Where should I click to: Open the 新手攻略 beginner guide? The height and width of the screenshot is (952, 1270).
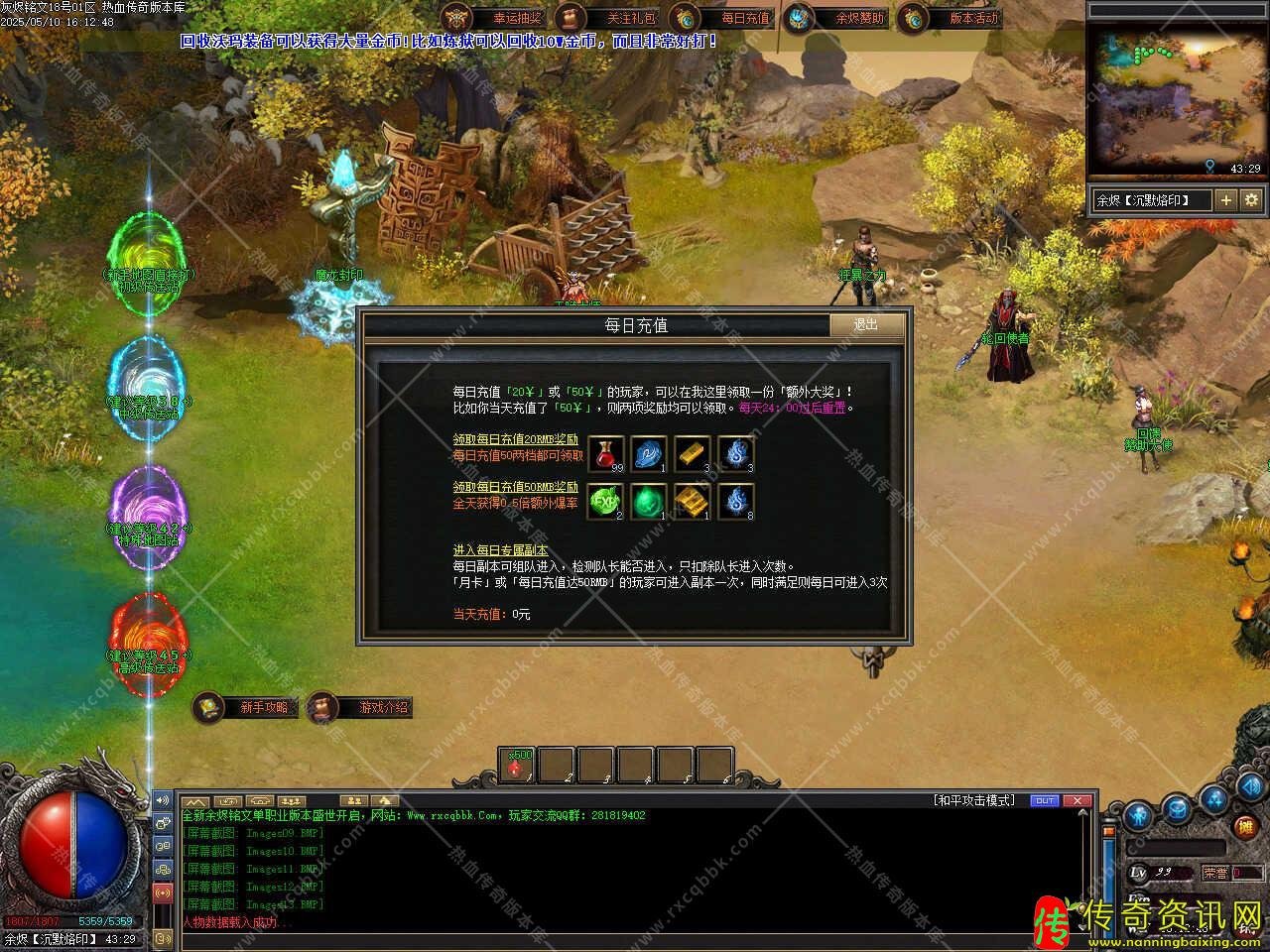(248, 707)
